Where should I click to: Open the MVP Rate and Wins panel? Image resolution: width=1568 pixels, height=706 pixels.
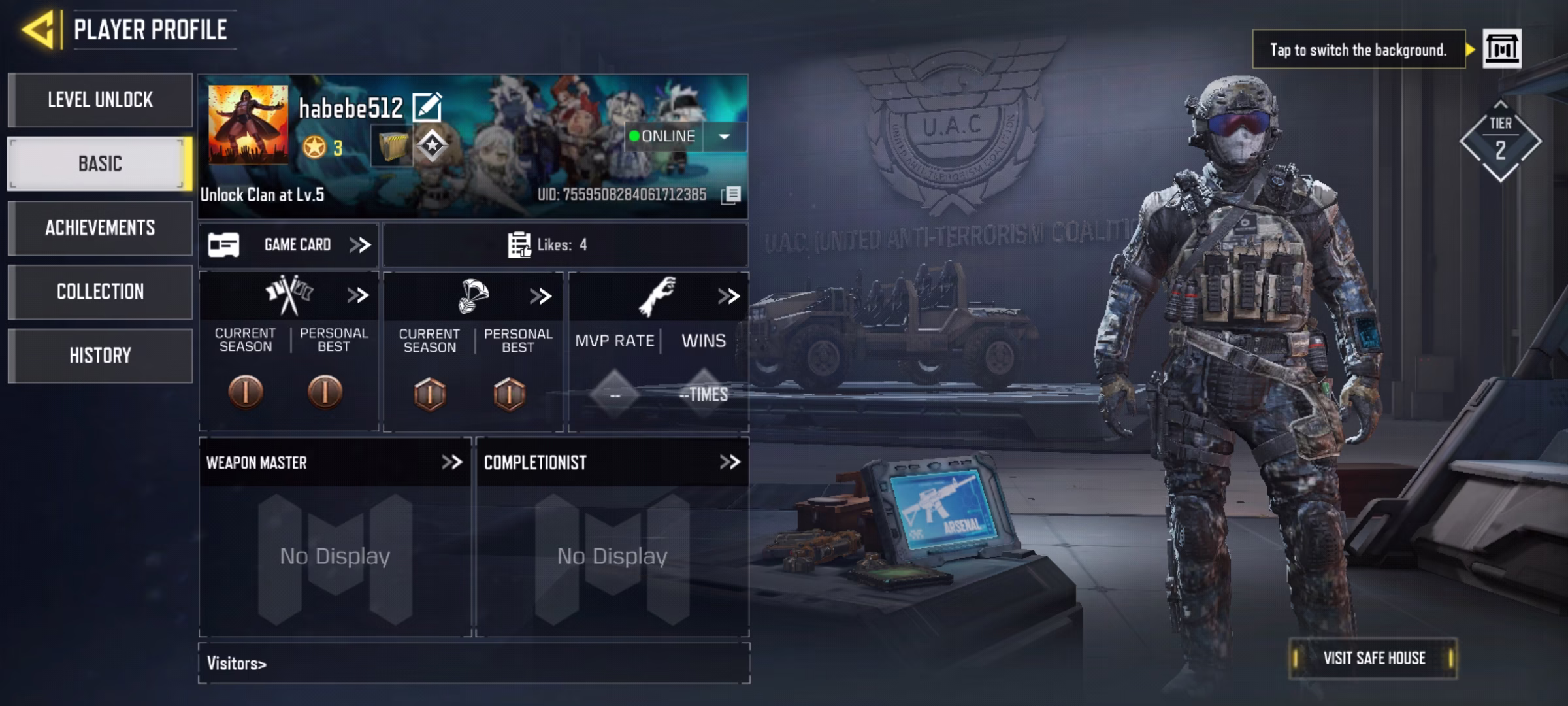point(728,296)
